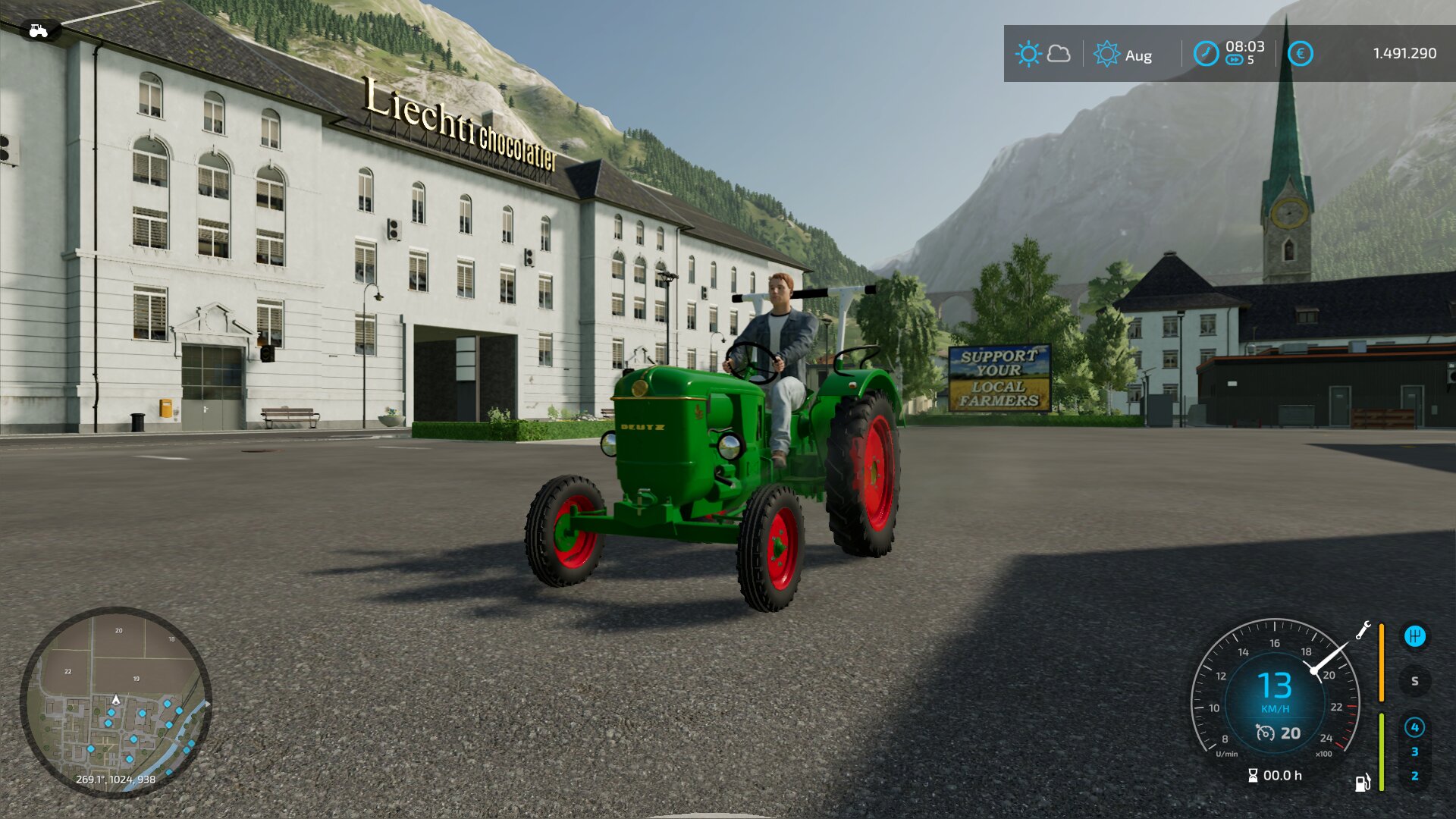This screenshot has height=819, width=1456.
Task: Click the blue clock time icon
Action: coord(1206,54)
